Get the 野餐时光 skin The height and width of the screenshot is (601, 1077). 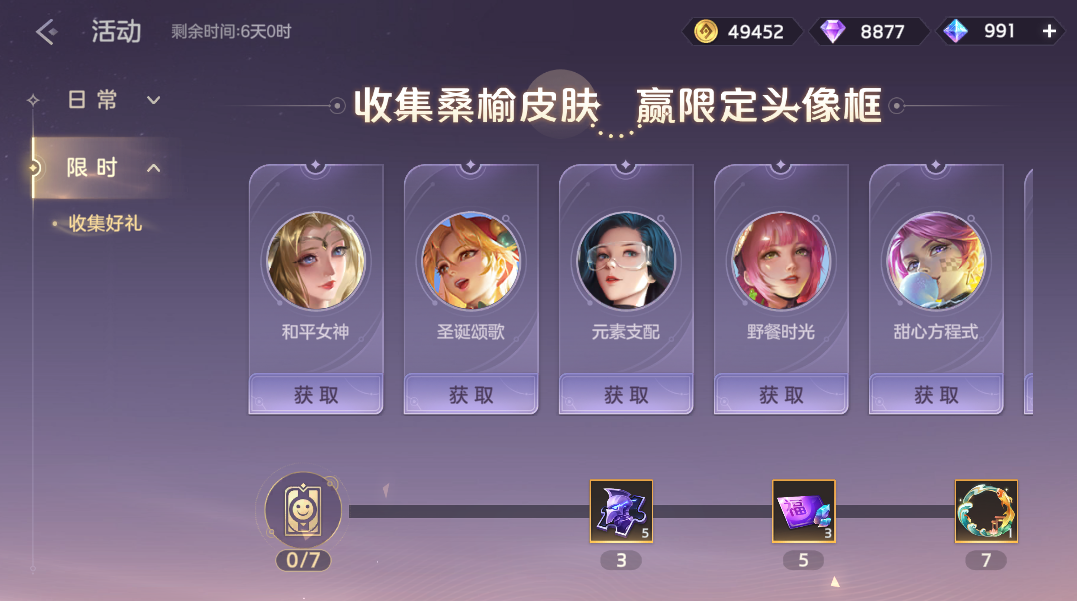[x=781, y=395]
